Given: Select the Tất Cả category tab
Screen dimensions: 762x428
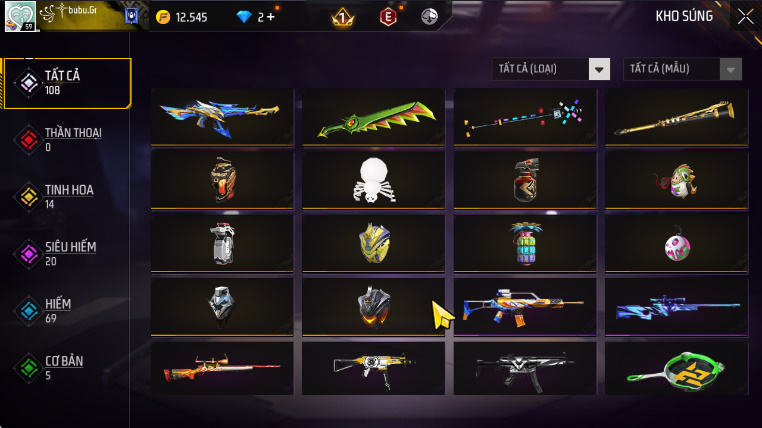Looking at the screenshot, I should 67,83.
